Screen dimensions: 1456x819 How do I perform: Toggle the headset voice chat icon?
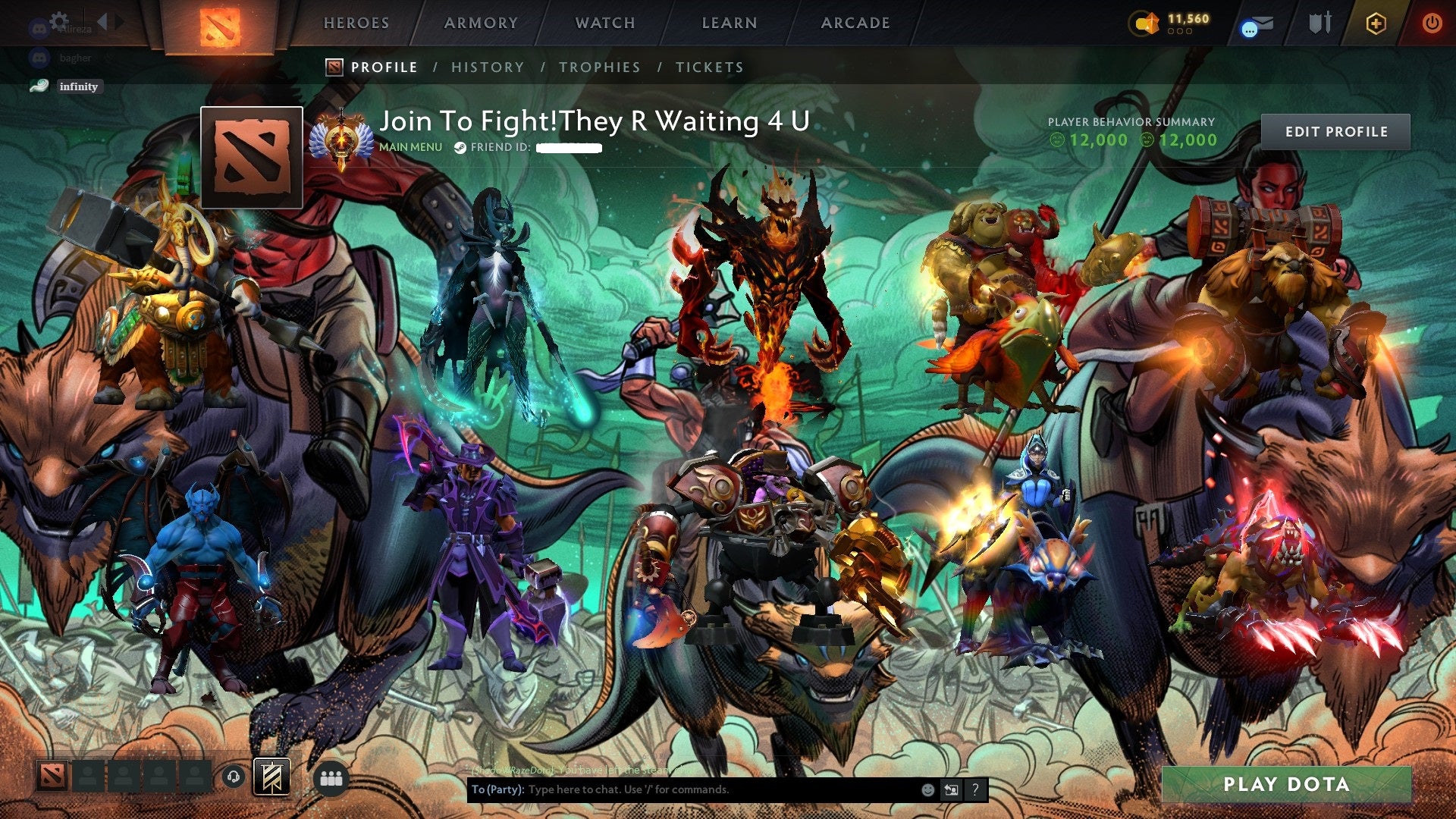(232, 777)
